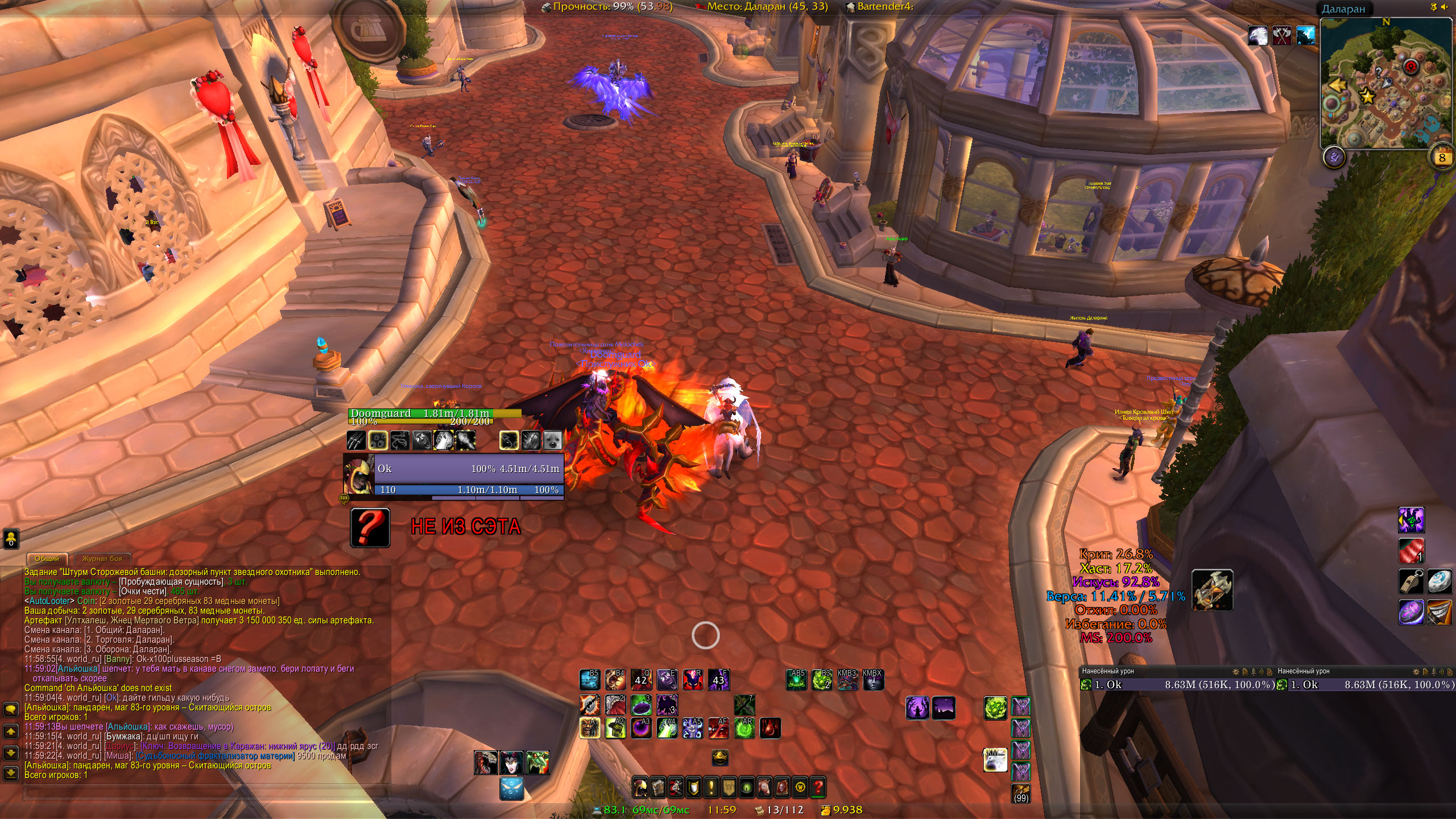Use the green spell labeled AR
The height and width of the screenshot is (819, 1456).
[745, 729]
